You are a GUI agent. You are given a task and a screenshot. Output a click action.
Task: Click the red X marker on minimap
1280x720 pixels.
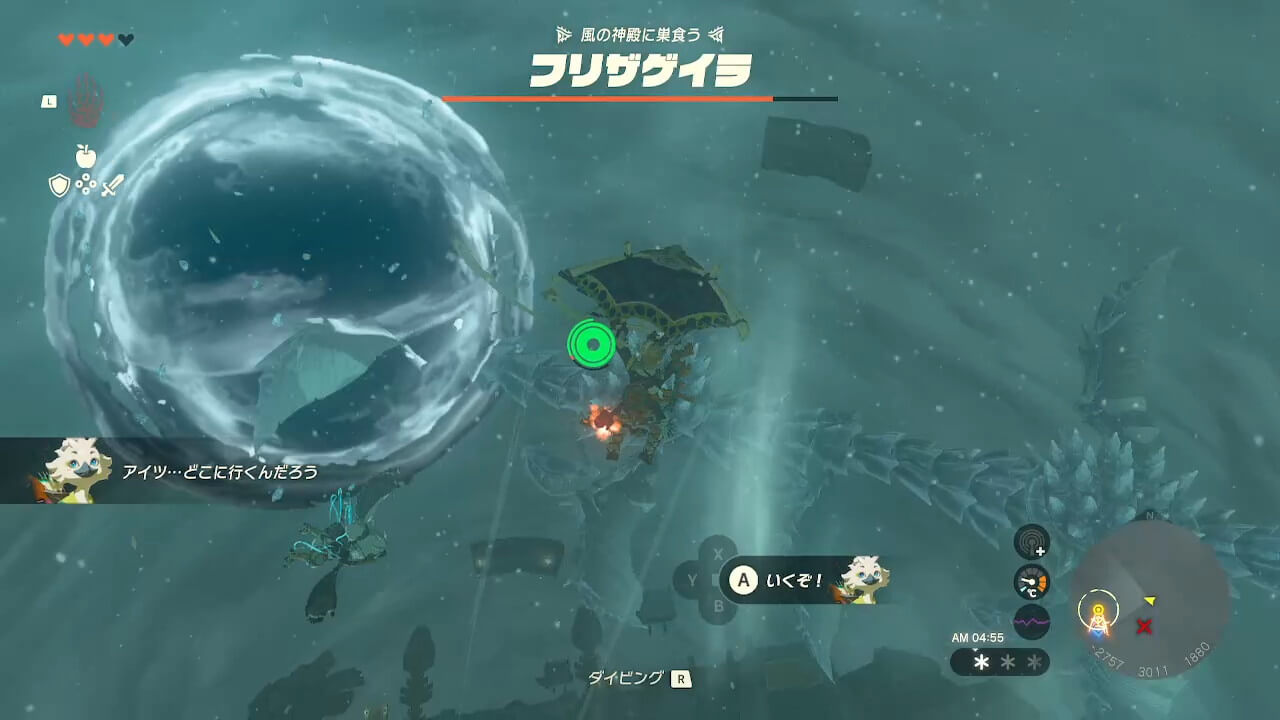point(1144,626)
